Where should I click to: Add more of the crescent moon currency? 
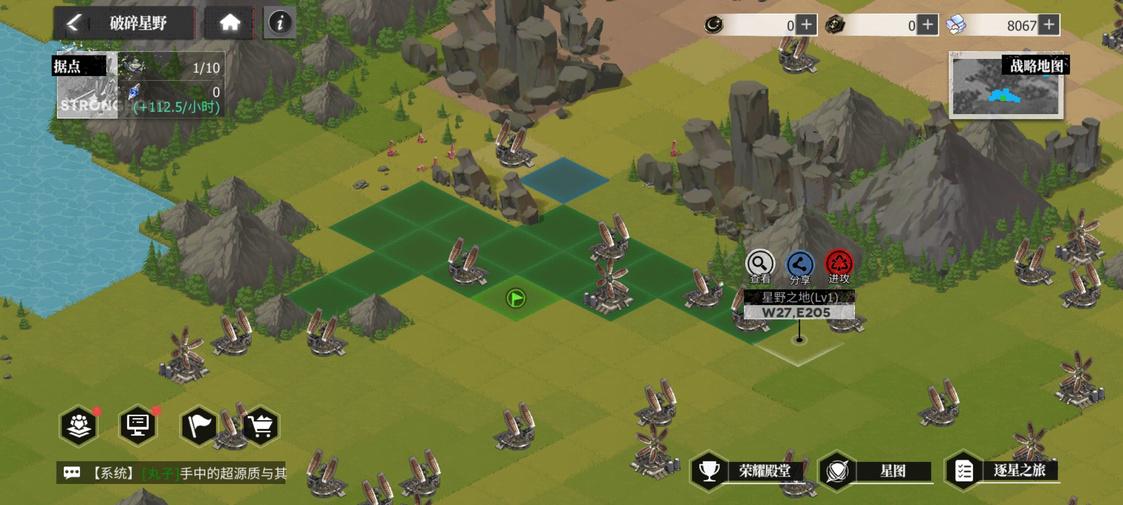(x=806, y=25)
